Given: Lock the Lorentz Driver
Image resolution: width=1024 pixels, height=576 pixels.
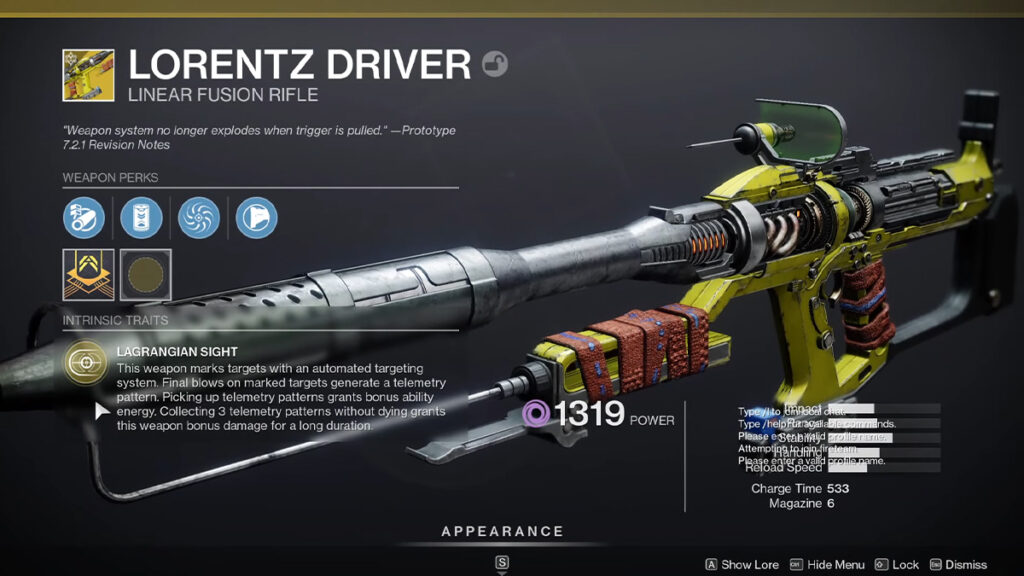Looking at the screenshot, I should point(896,565).
